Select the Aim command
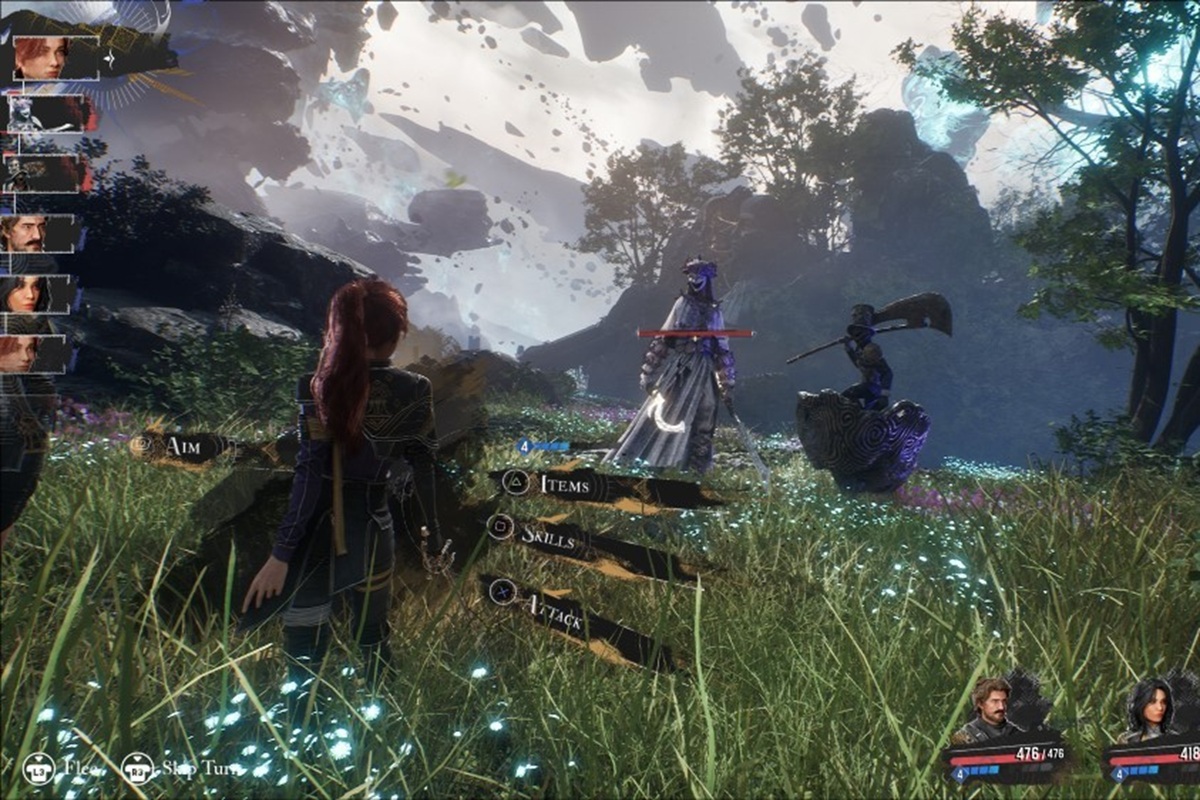 pos(186,445)
